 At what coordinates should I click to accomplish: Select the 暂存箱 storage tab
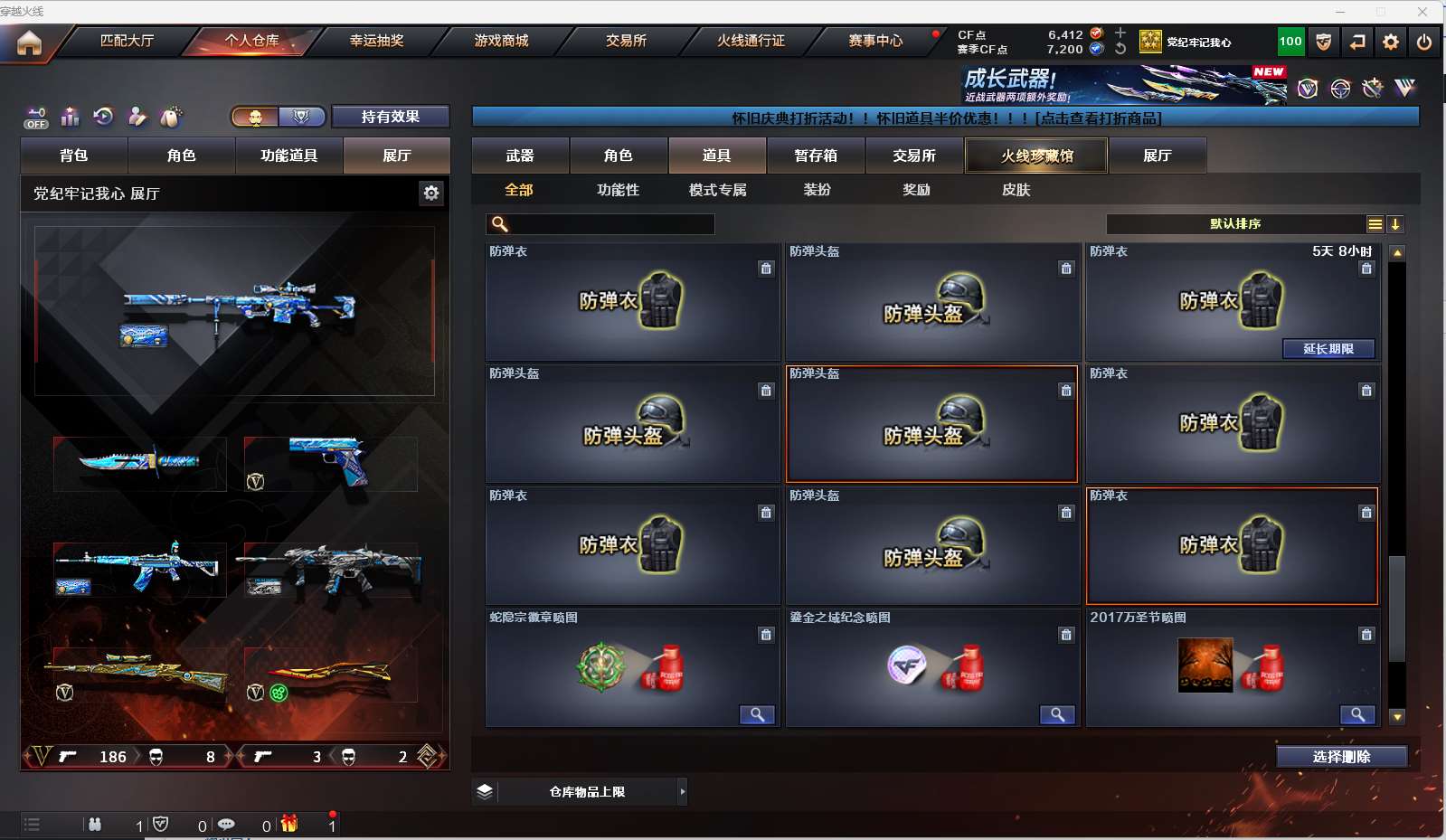(x=816, y=156)
